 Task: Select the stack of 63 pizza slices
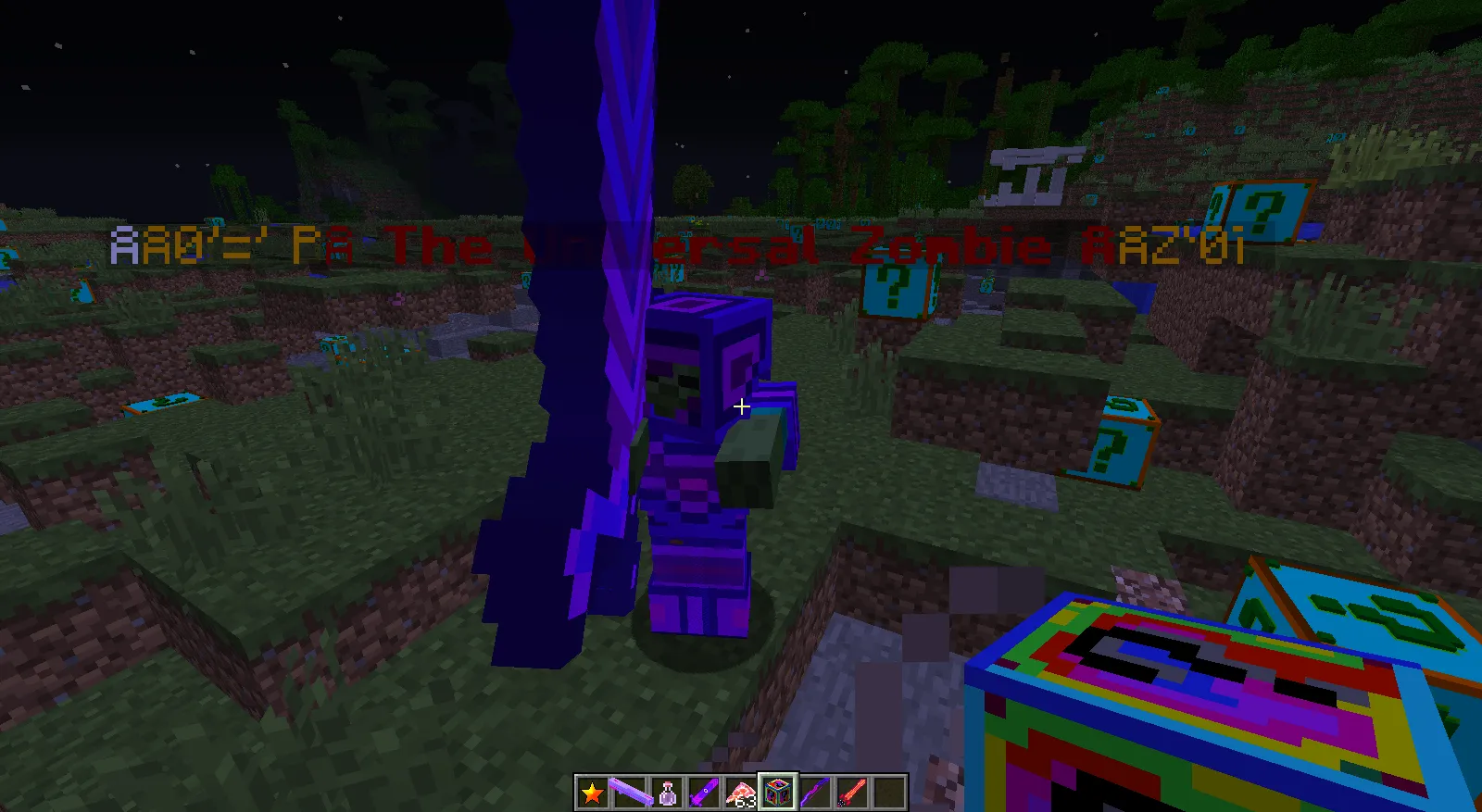741,791
